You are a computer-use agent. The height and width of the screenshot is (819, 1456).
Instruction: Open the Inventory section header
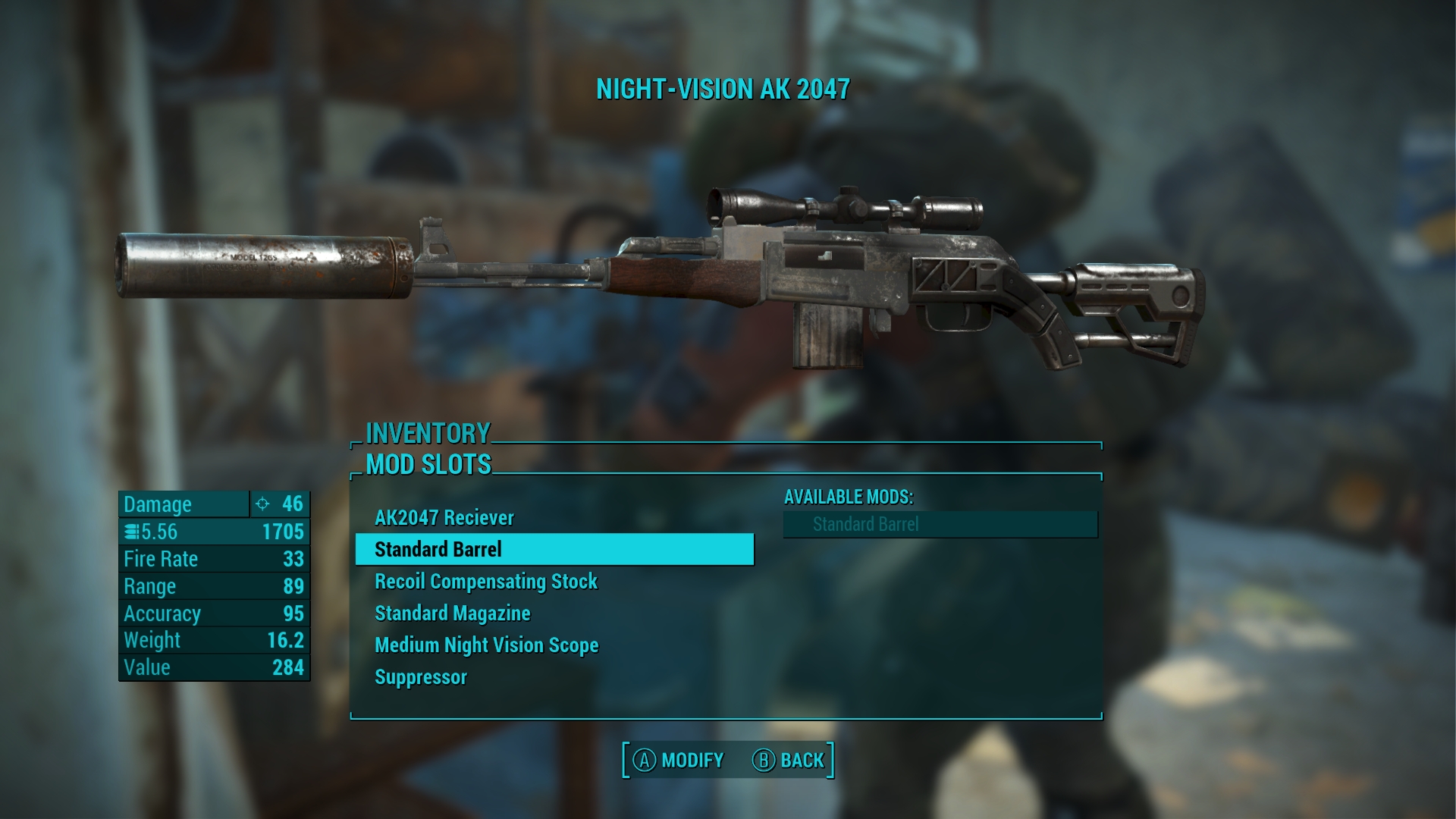pos(428,433)
